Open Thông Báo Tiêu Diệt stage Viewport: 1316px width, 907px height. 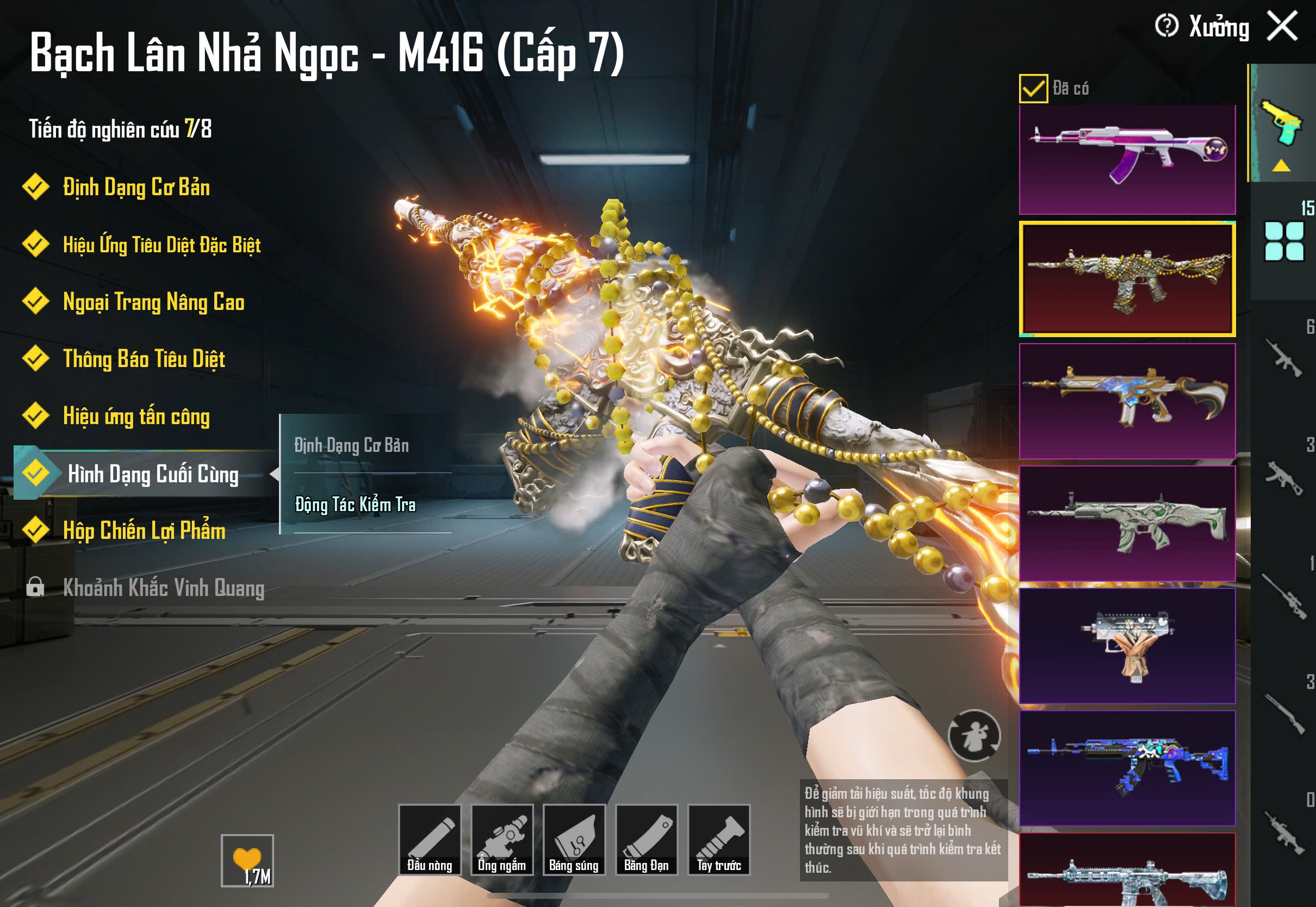[x=144, y=359]
